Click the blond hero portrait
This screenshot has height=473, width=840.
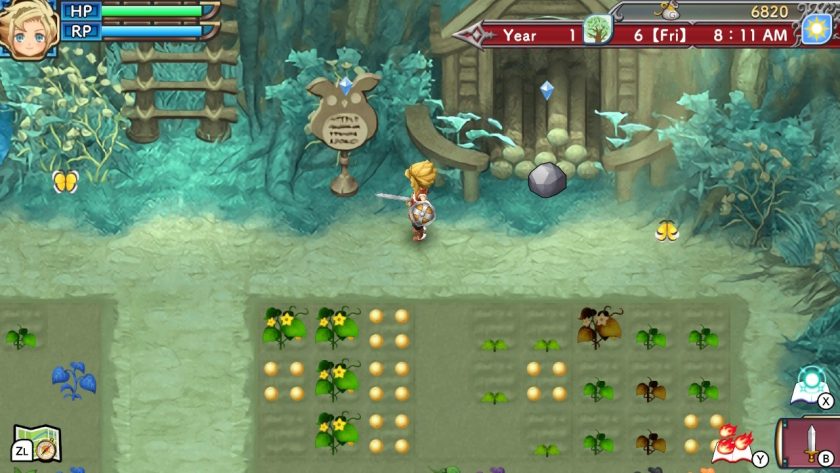[x=28, y=30]
